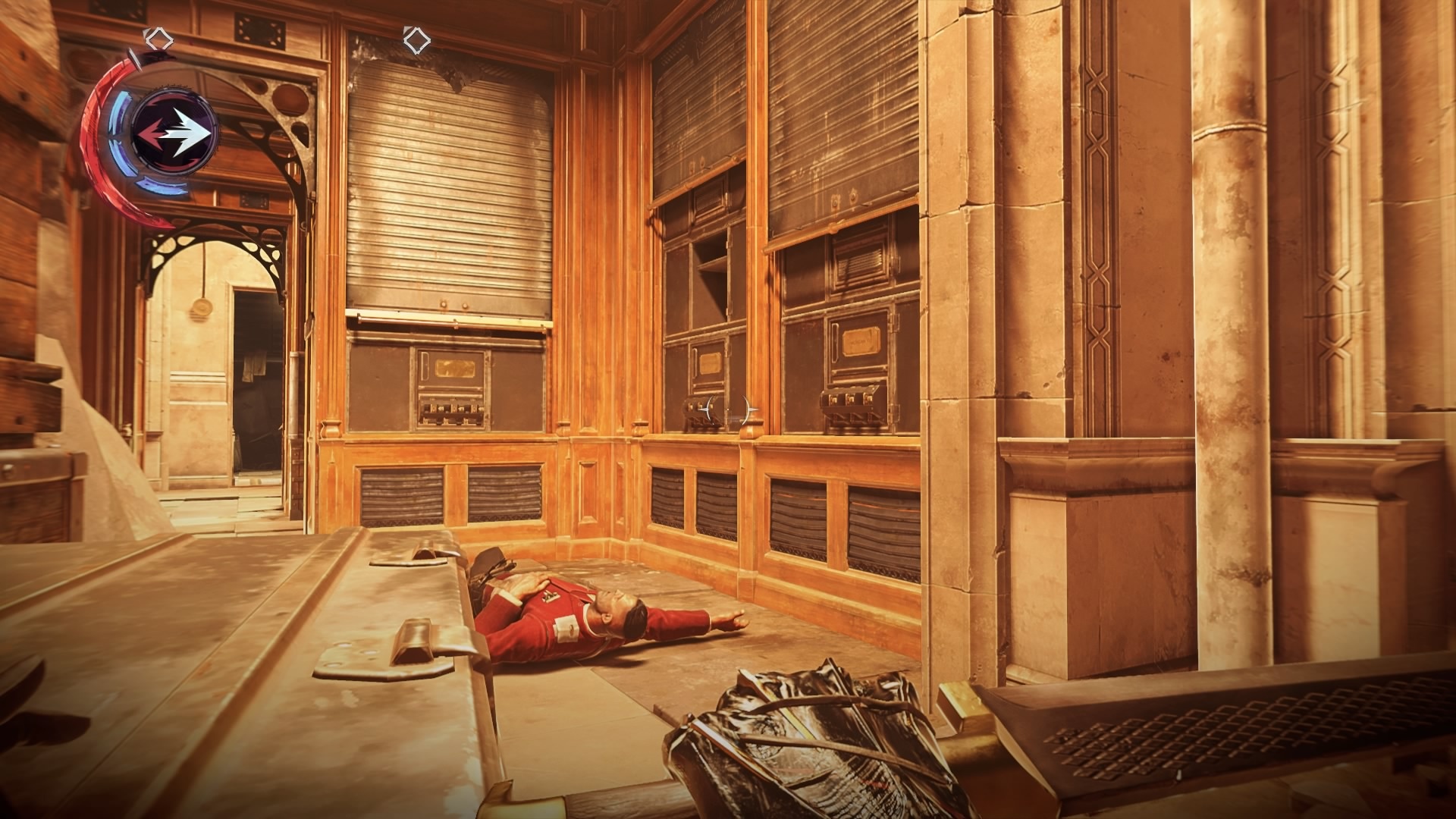This screenshot has width=1456, height=819.
Task: Raise the metal roller shutter on the left window
Action: coord(447,190)
